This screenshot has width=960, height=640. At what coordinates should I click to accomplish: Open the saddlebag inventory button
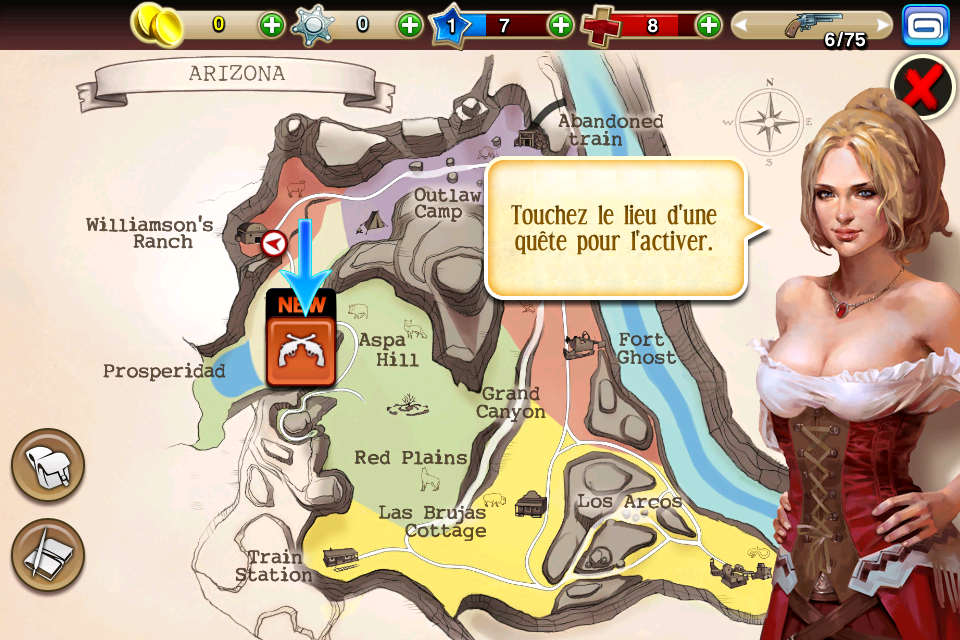[48, 465]
